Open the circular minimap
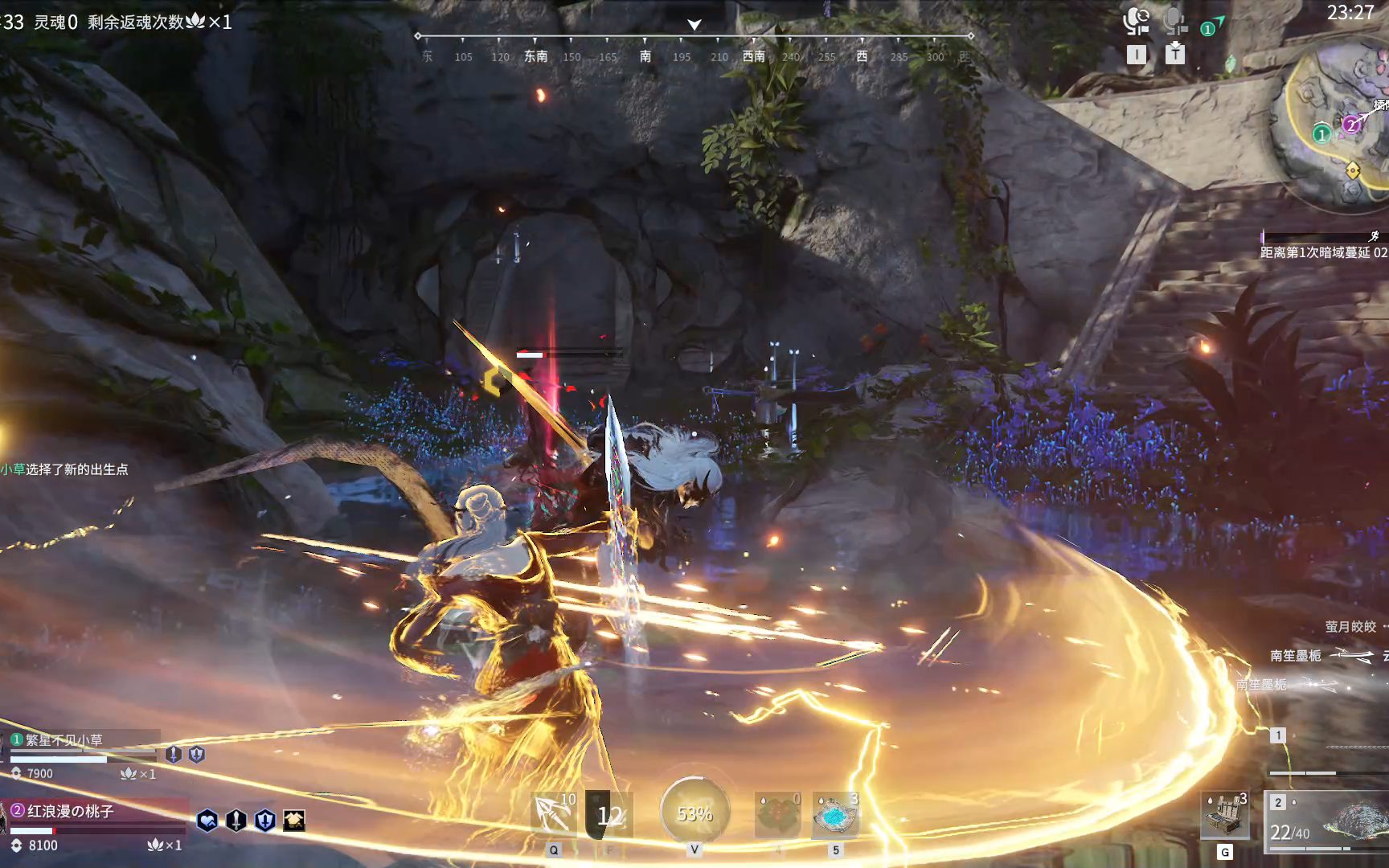This screenshot has height=868, width=1389. [1336, 121]
